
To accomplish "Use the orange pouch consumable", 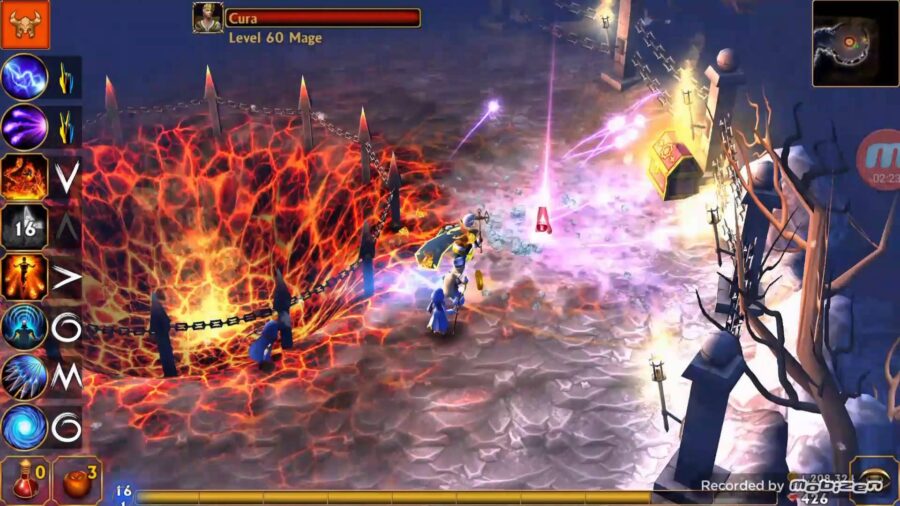I will coord(76,480).
